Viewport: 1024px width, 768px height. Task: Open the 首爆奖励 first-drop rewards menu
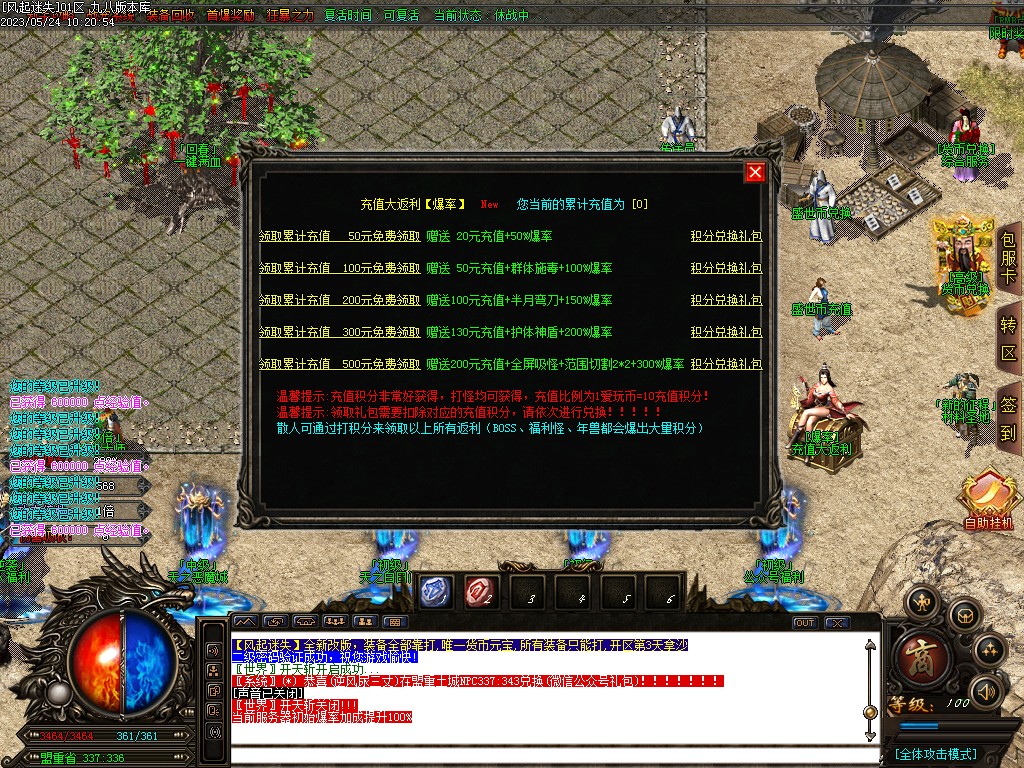click(x=230, y=16)
